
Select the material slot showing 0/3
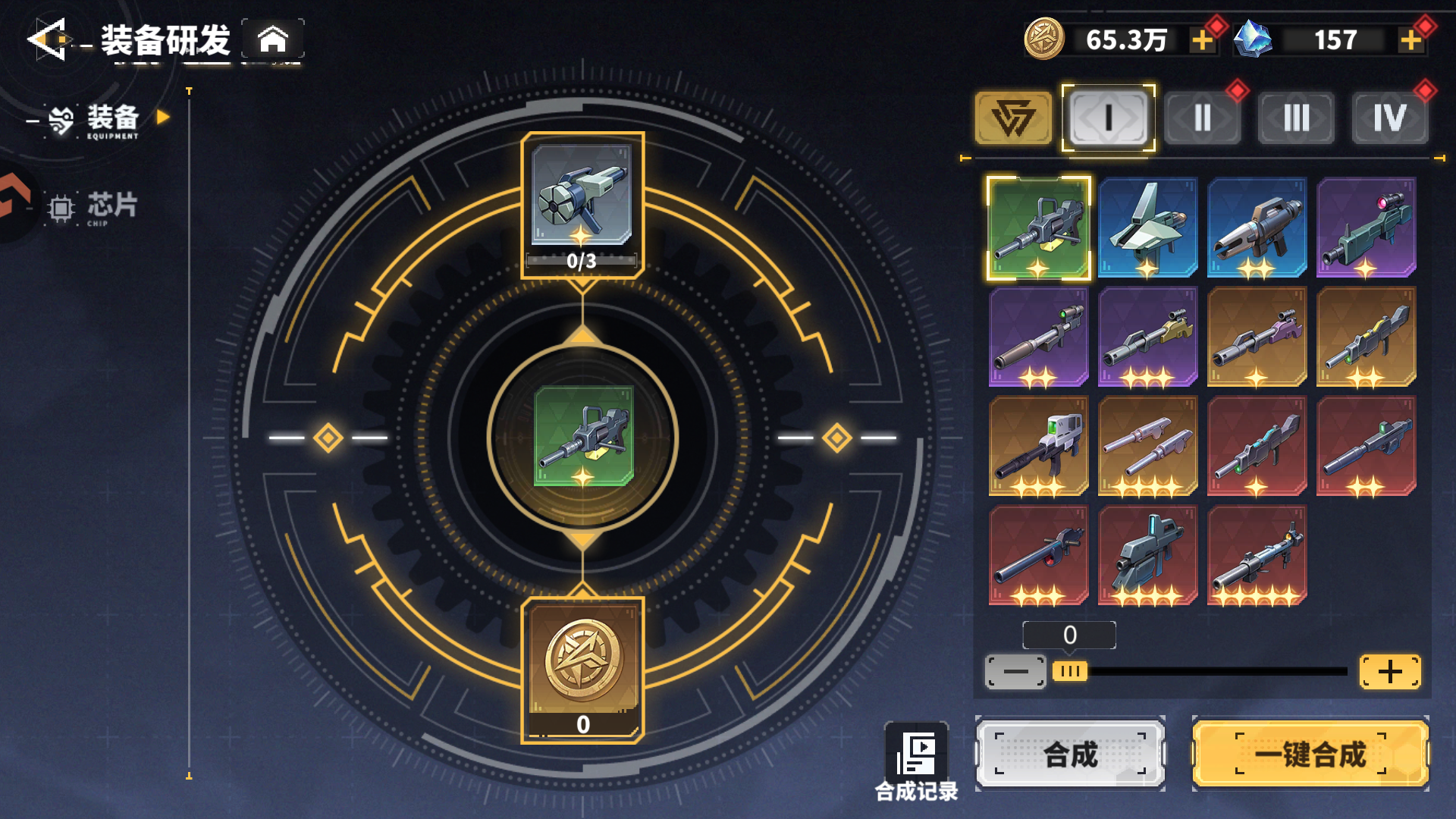click(582, 203)
